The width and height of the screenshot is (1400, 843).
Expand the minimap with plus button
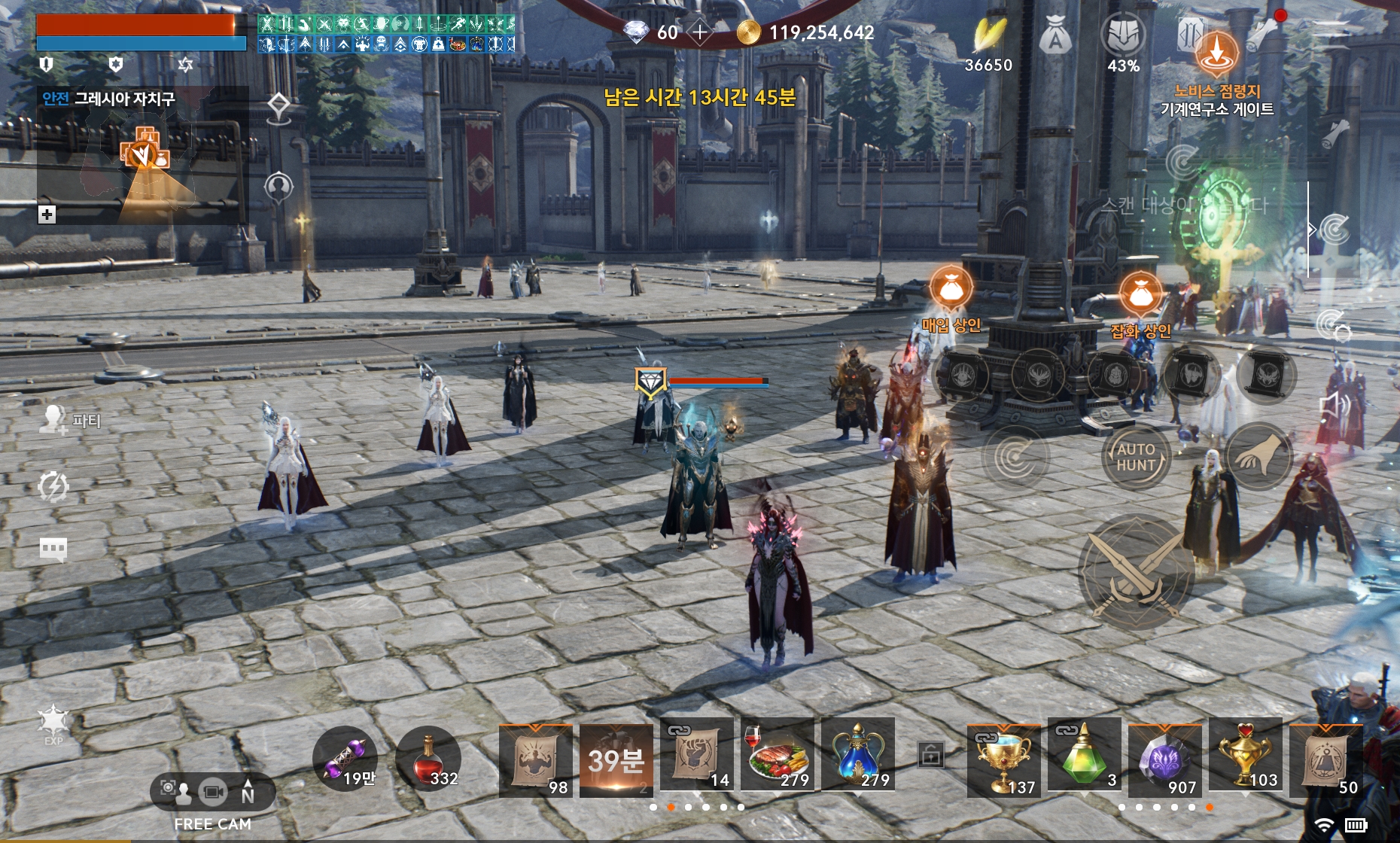click(x=47, y=215)
